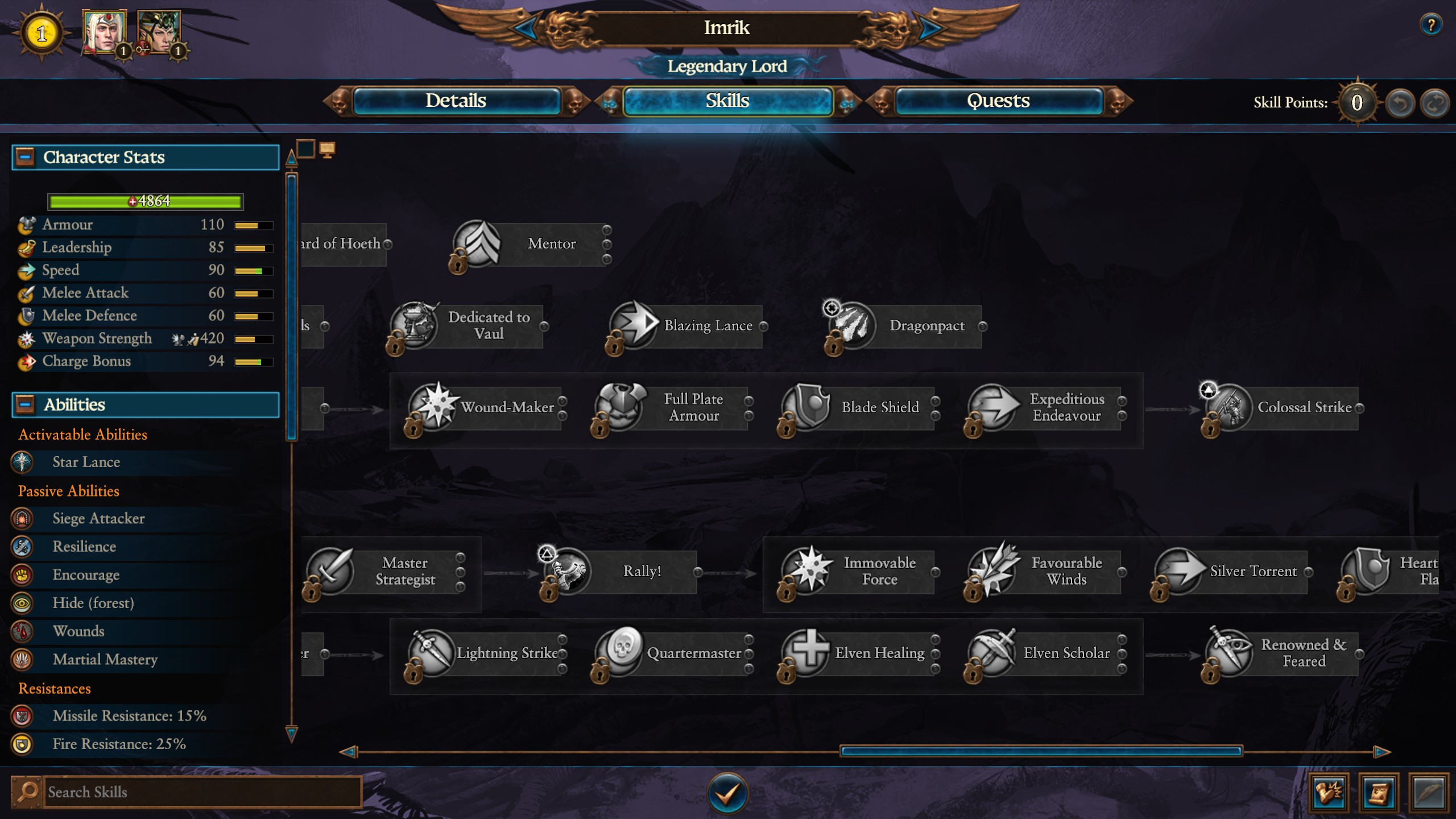This screenshot has height=819, width=1456.
Task: Click the Search Skills input field
Action: click(x=202, y=792)
